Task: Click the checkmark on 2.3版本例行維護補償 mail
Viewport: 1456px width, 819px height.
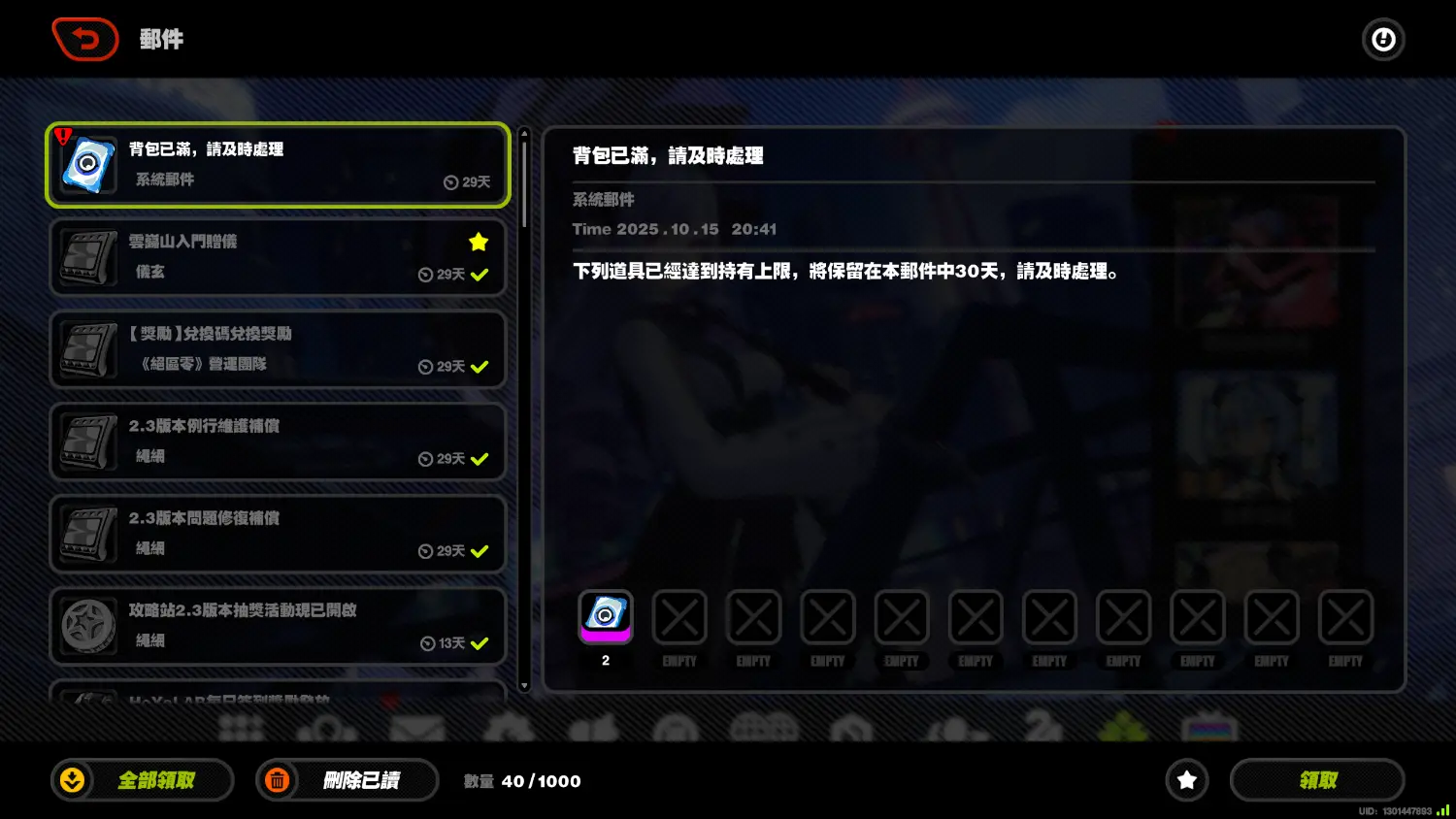Action: coord(478,459)
